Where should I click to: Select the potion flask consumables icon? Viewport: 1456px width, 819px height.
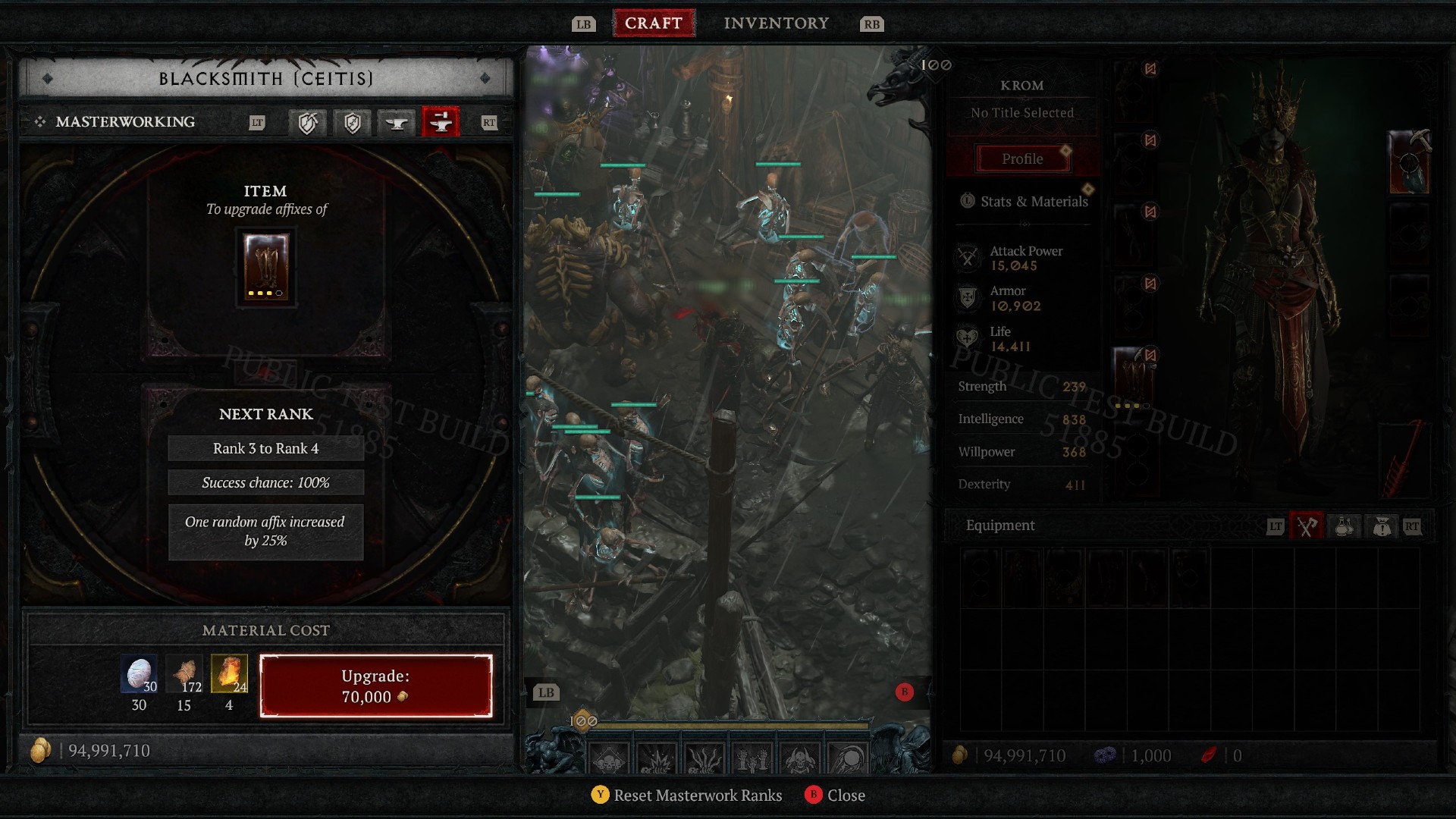1344,526
